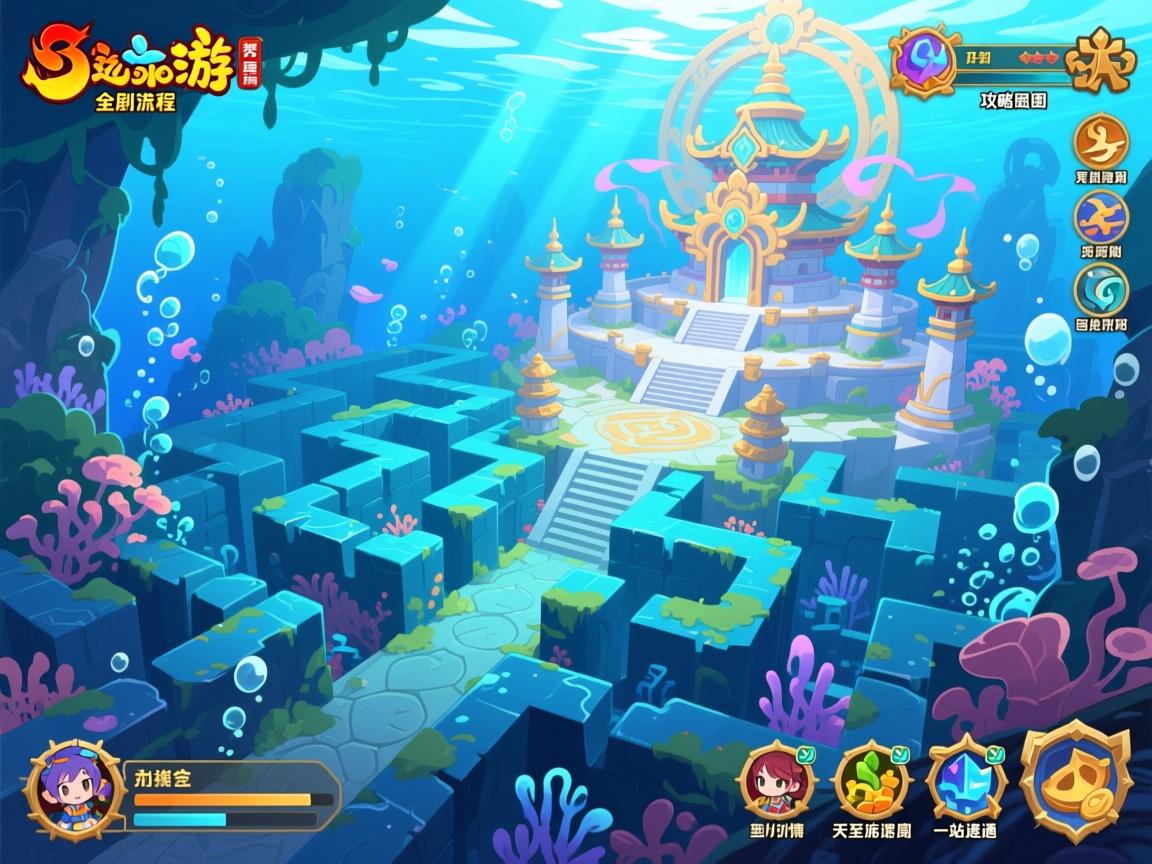
Task: Tap the teal spiral wave icon
Action: pyautogui.click(x=1101, y=289)
